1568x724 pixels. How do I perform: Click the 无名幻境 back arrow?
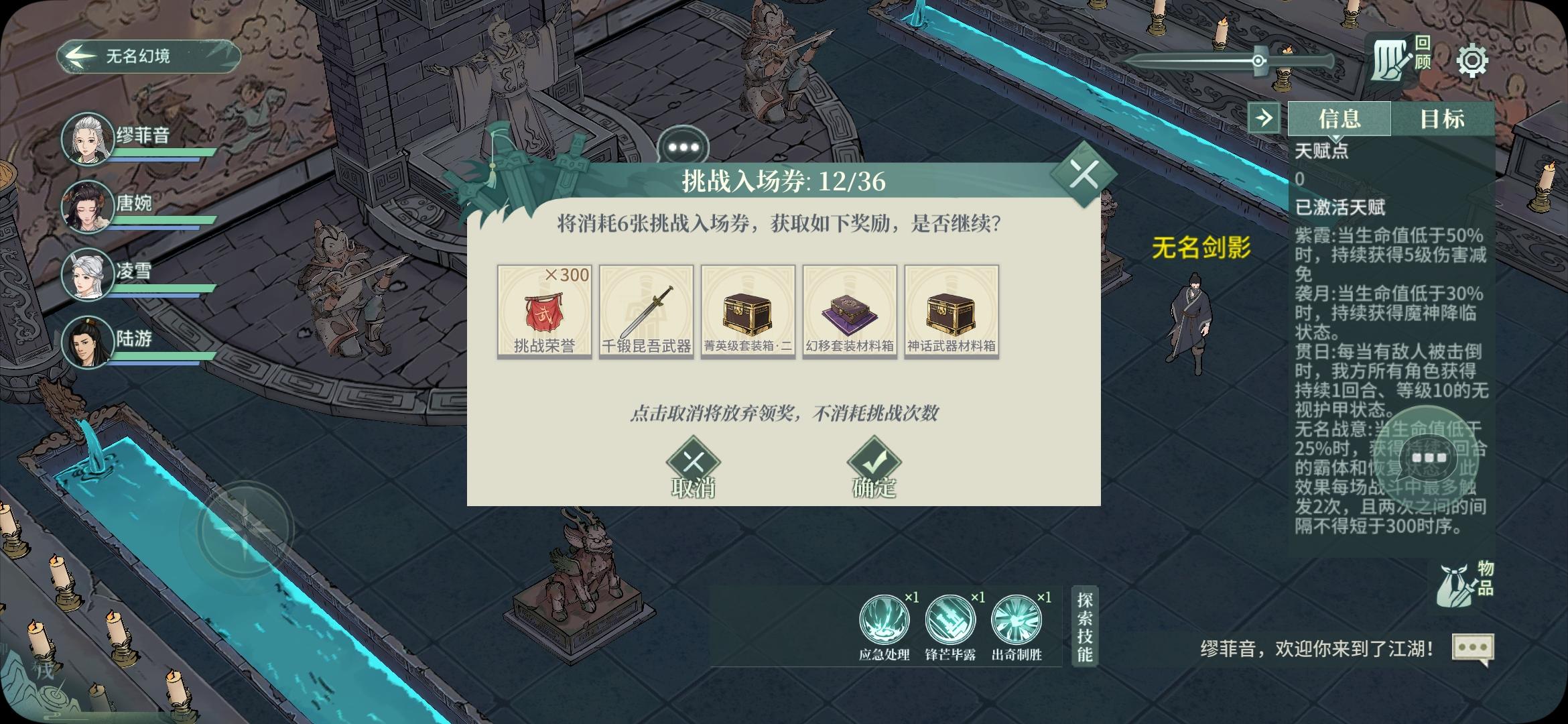click(x=81, y=55)
